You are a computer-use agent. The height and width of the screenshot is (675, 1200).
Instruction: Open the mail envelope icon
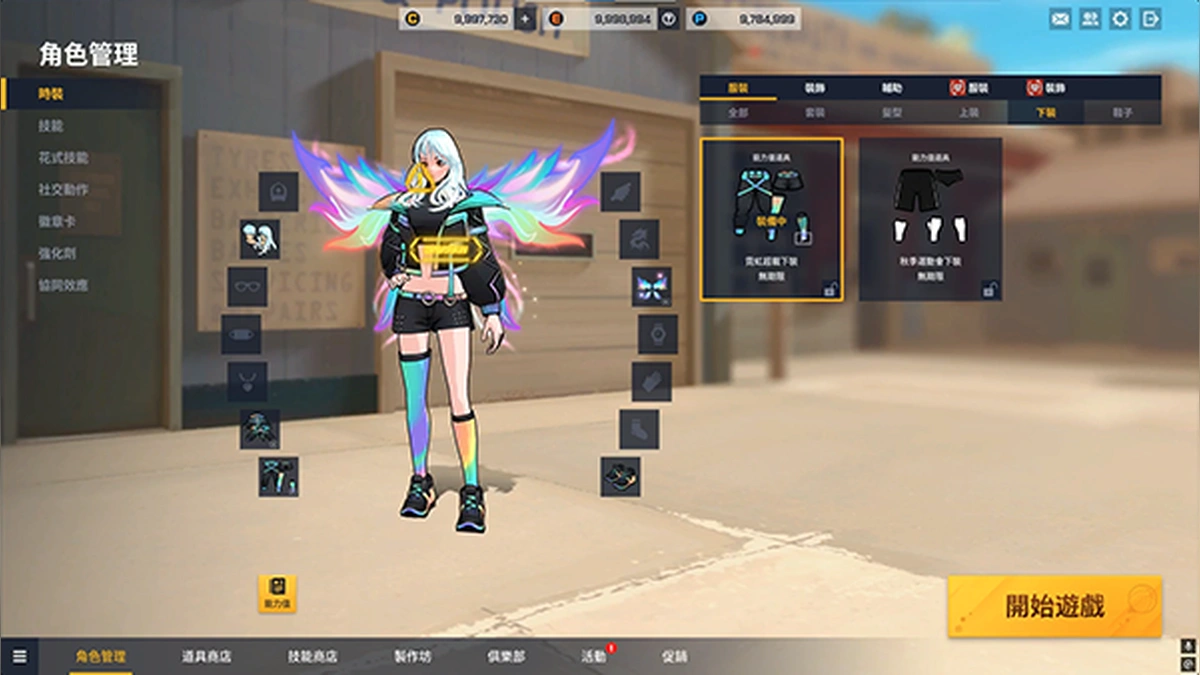tap(1060, 19)
